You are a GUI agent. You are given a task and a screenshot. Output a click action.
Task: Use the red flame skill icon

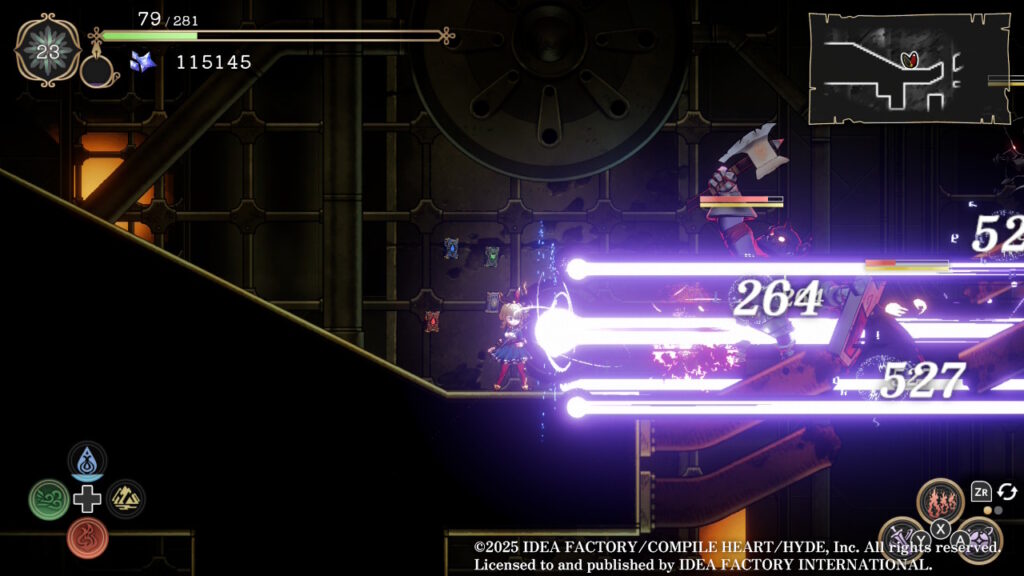point(940,501)
